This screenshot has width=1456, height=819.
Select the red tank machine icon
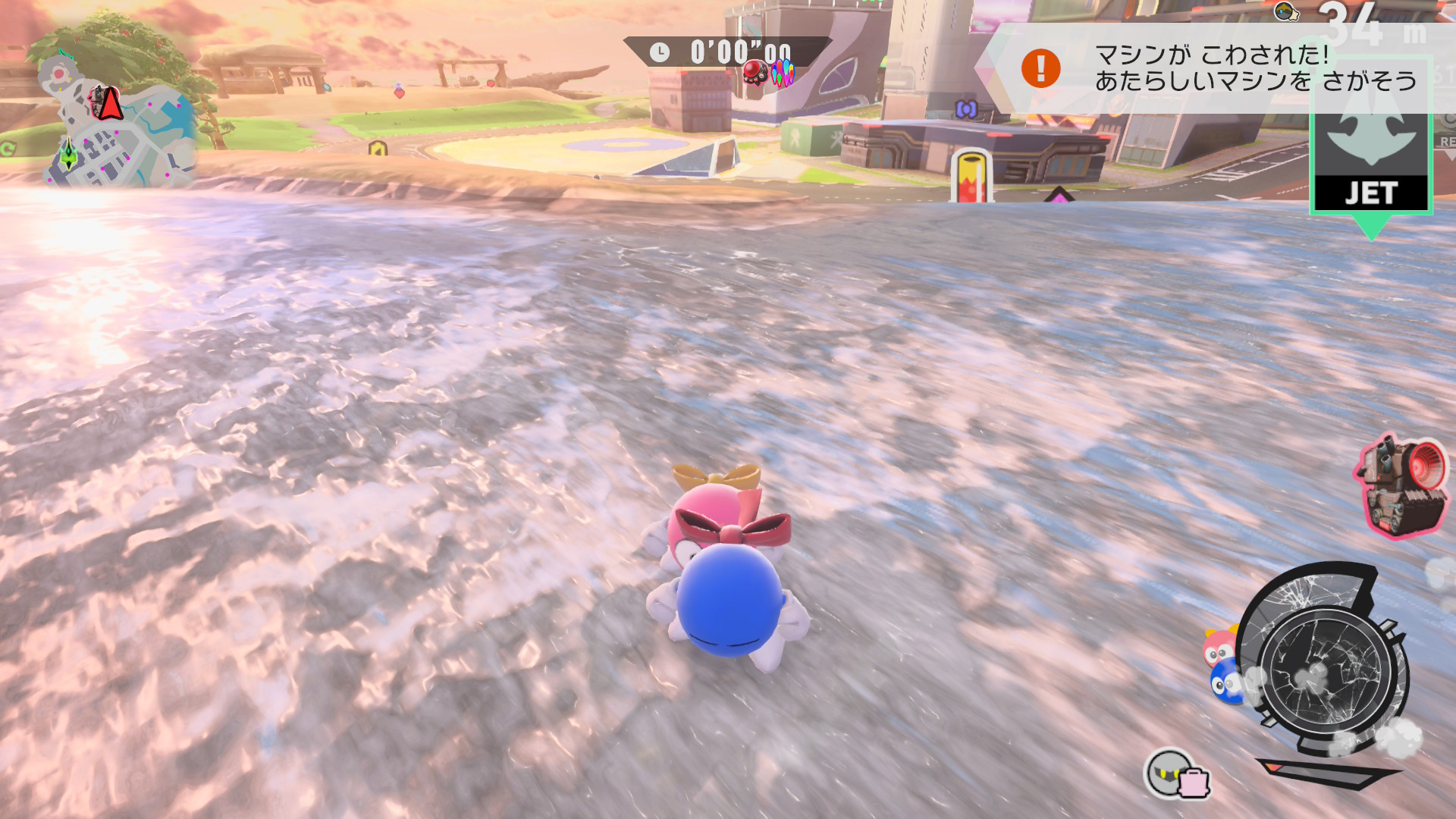point(1401,486)
